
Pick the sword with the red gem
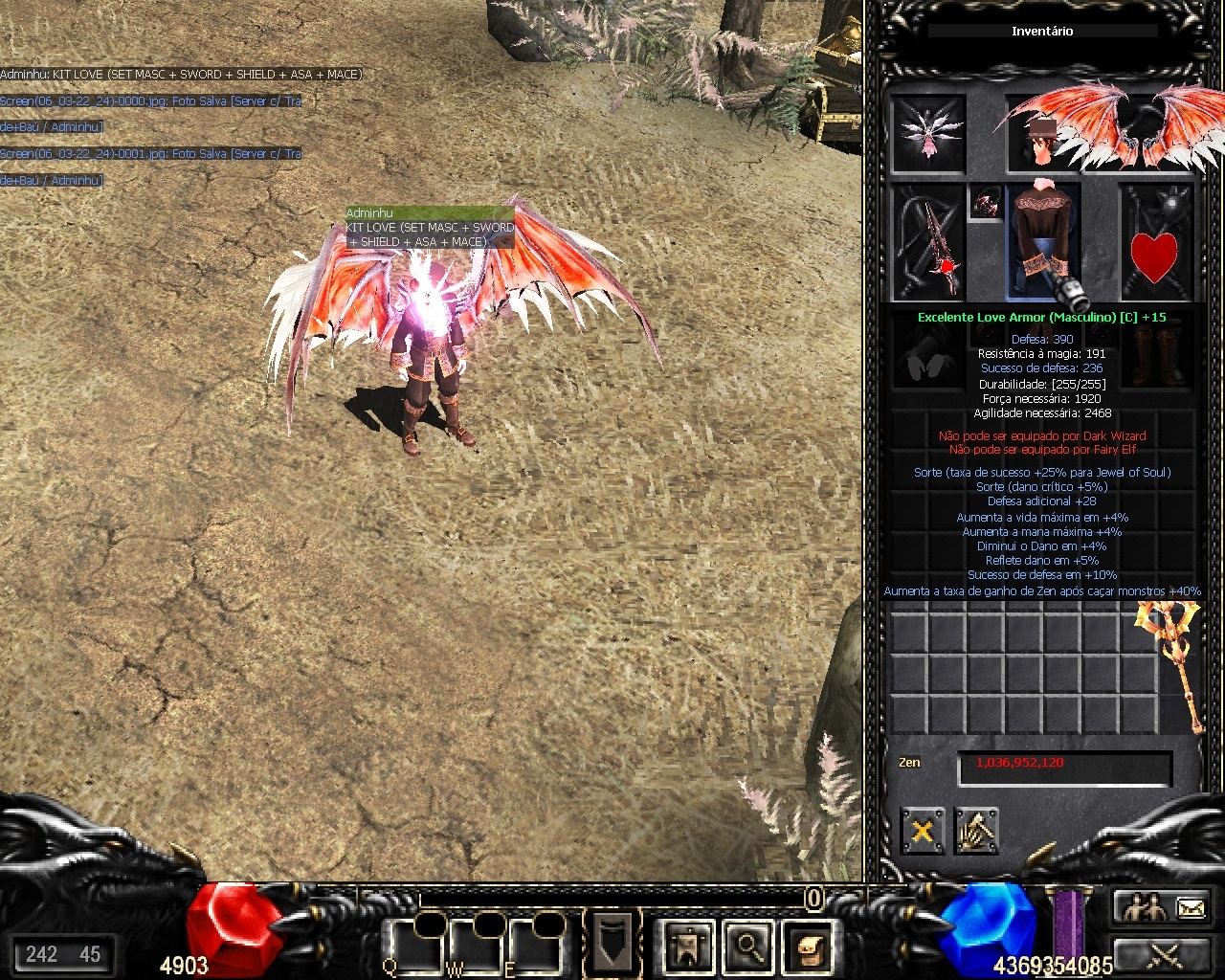click(x=929, y=243)
